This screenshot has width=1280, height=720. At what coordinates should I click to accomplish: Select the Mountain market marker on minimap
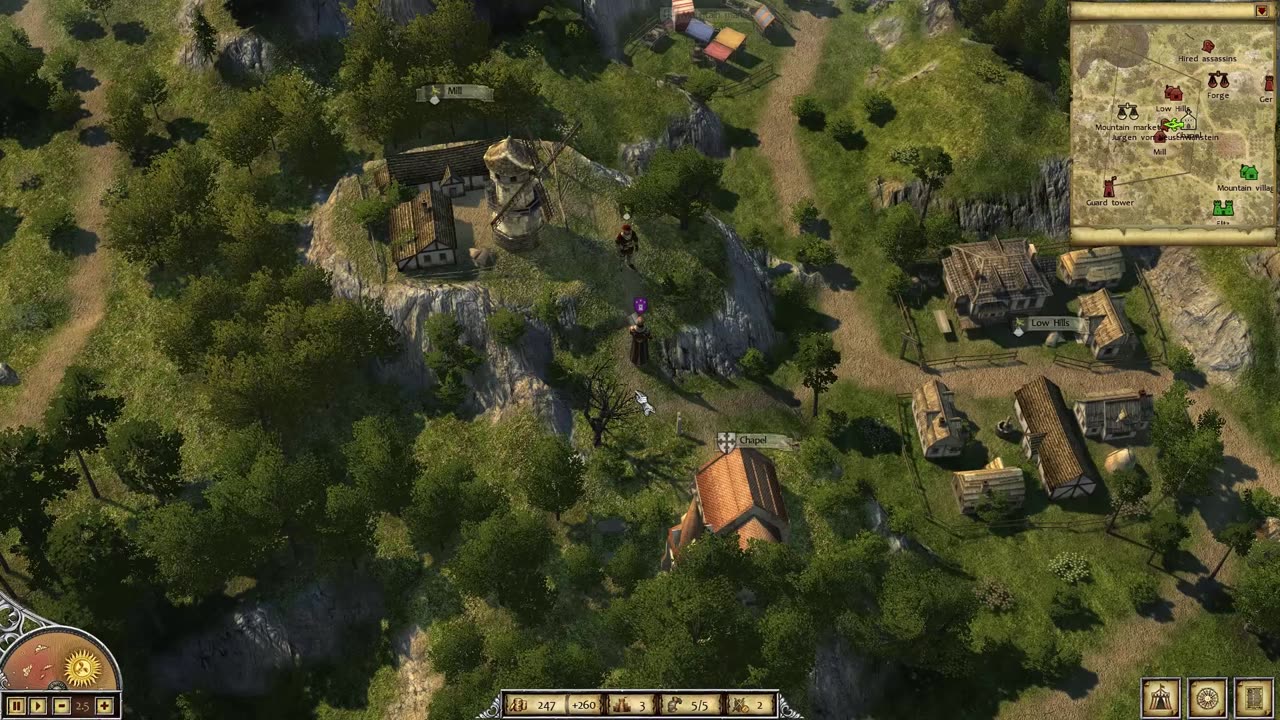click(x=1128, y=112)
